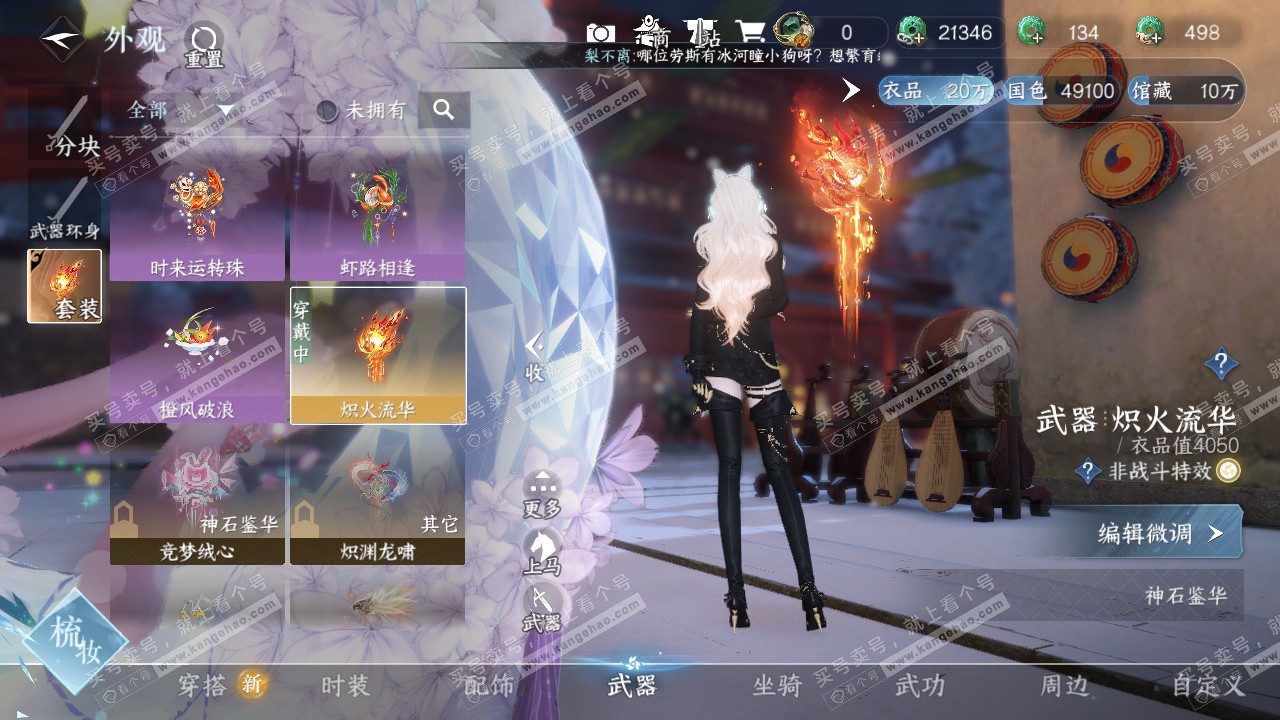Toggle the 未拥有 filter
Image resolution: width=1280 pixels, height=720 pixels.
(362, 111)
